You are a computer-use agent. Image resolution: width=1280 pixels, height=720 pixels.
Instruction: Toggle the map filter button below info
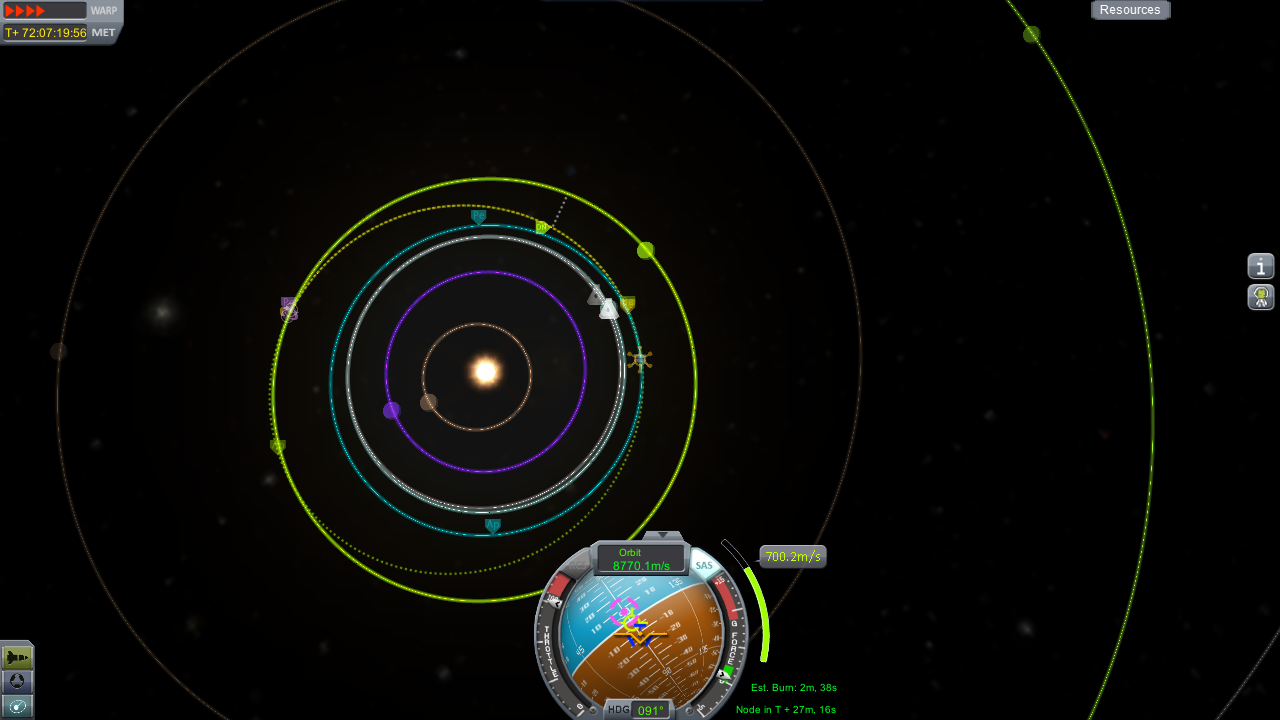(1261, 297)
